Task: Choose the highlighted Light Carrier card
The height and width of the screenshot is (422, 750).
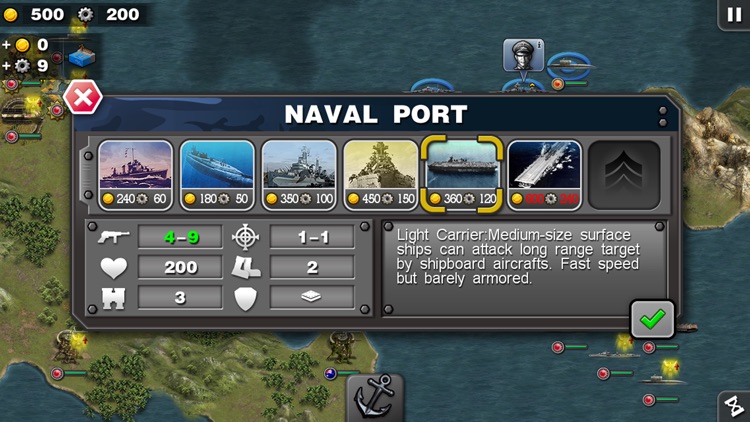Action: click(462, 174)
